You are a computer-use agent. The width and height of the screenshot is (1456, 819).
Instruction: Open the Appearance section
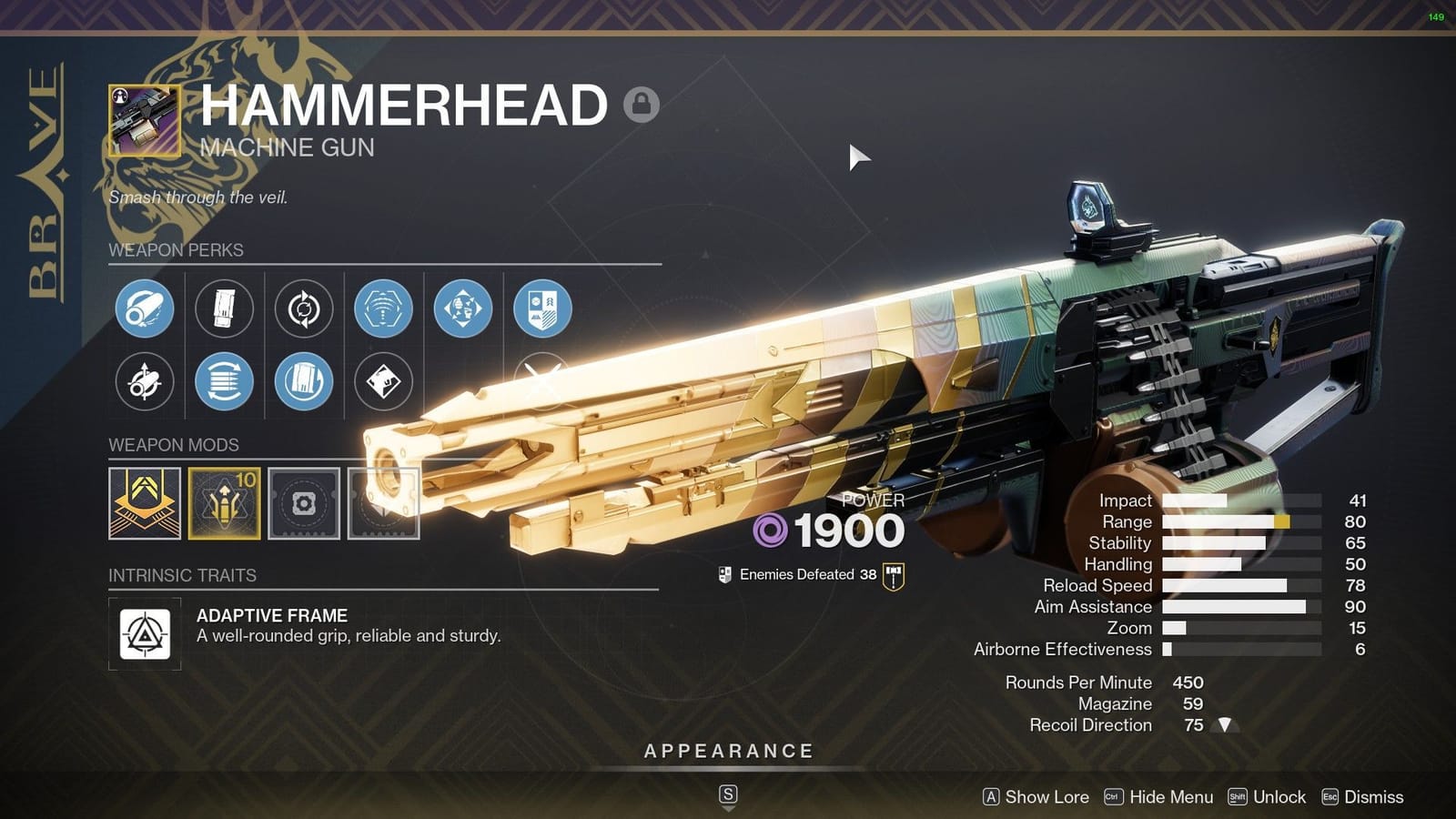pos(727,752)
